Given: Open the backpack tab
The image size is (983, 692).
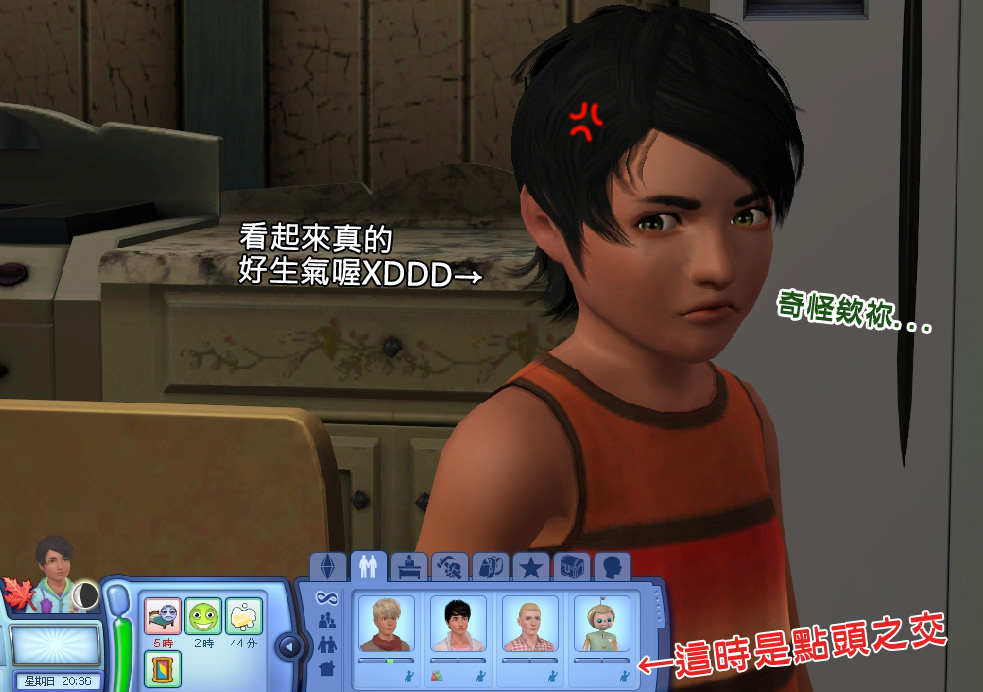Looking at the screenshot, I should click(x=490, y=568).
